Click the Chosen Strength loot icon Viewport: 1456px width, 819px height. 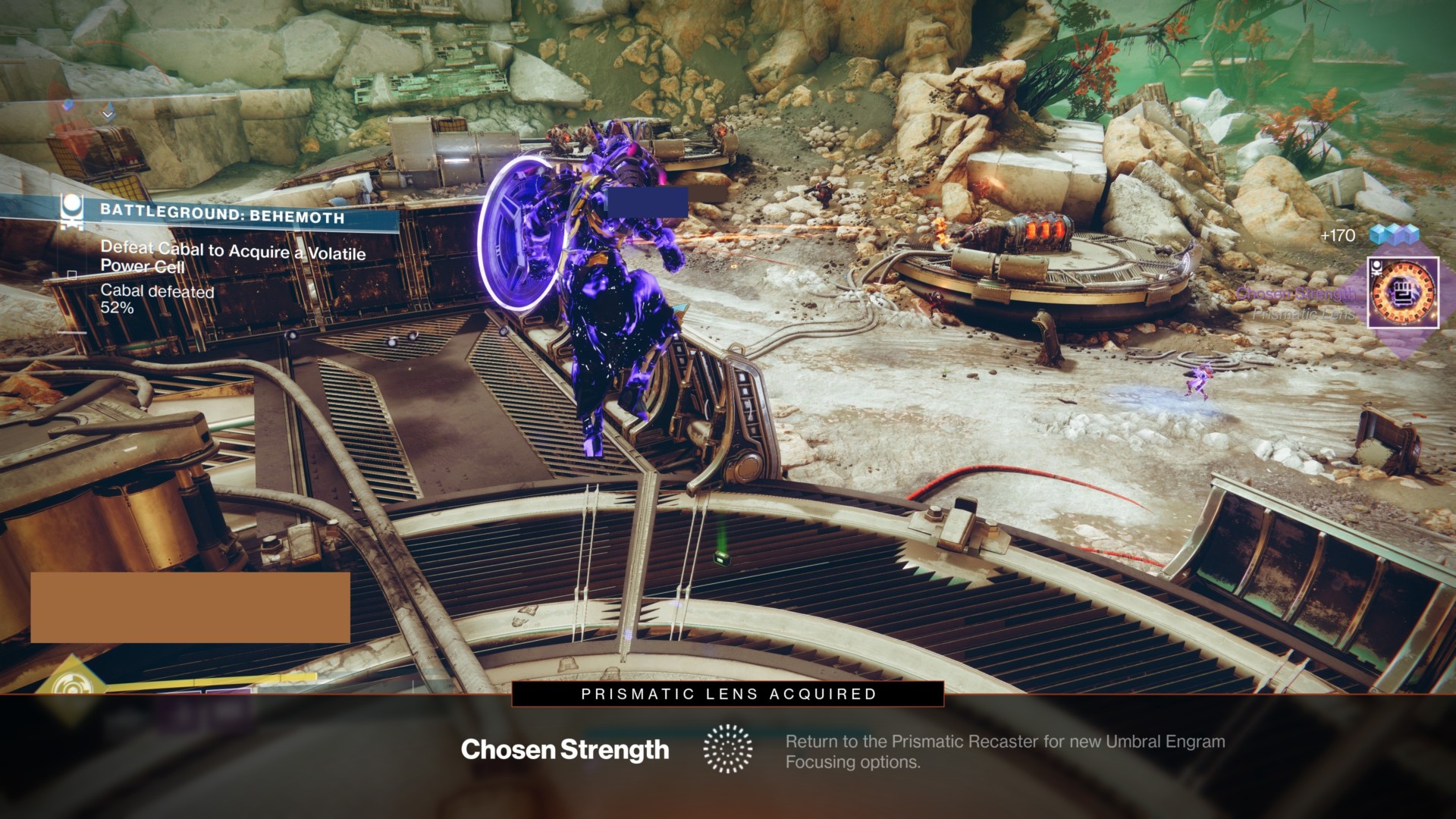coord(1403,293)
